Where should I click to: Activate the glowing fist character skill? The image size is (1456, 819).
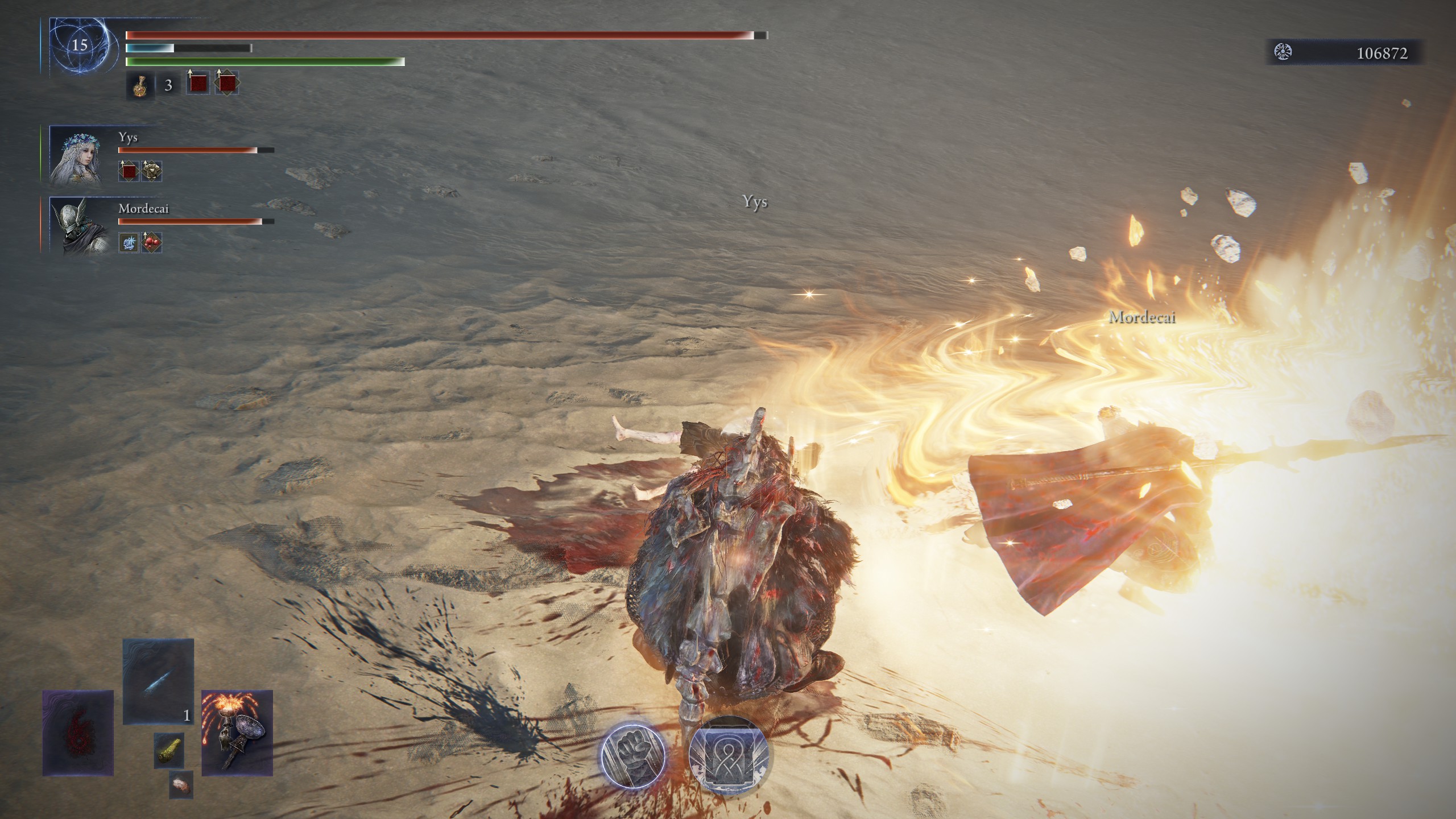tap(634, 755)
